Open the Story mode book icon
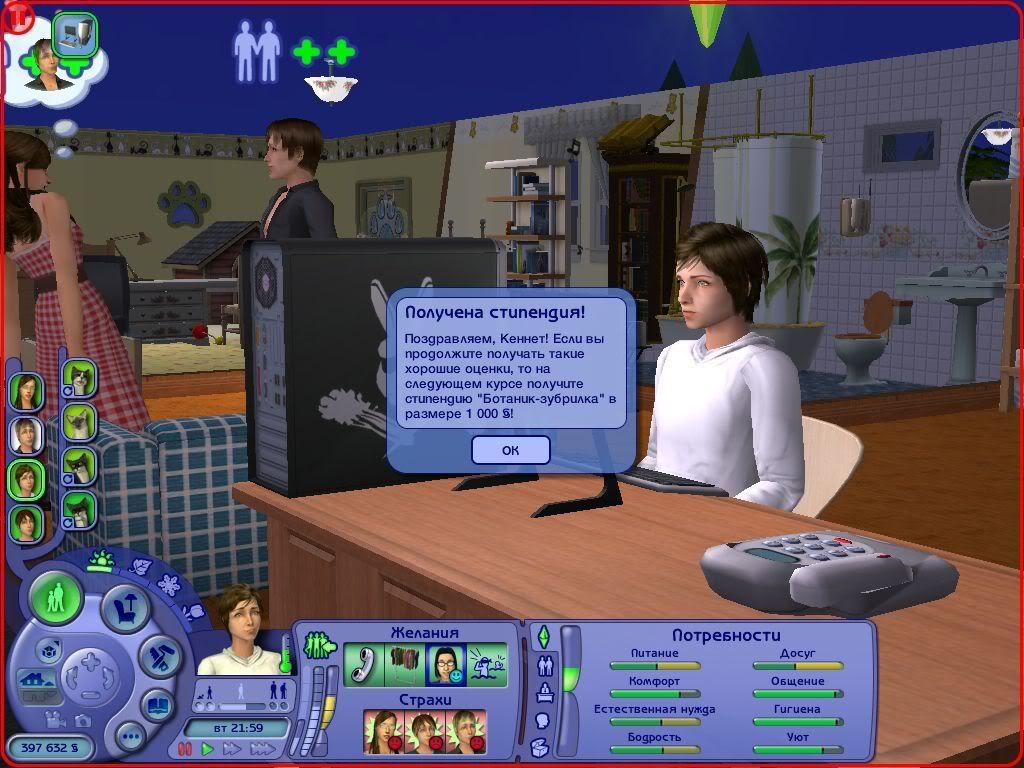This screenshot has height=768, width=1024. [157, 704]
